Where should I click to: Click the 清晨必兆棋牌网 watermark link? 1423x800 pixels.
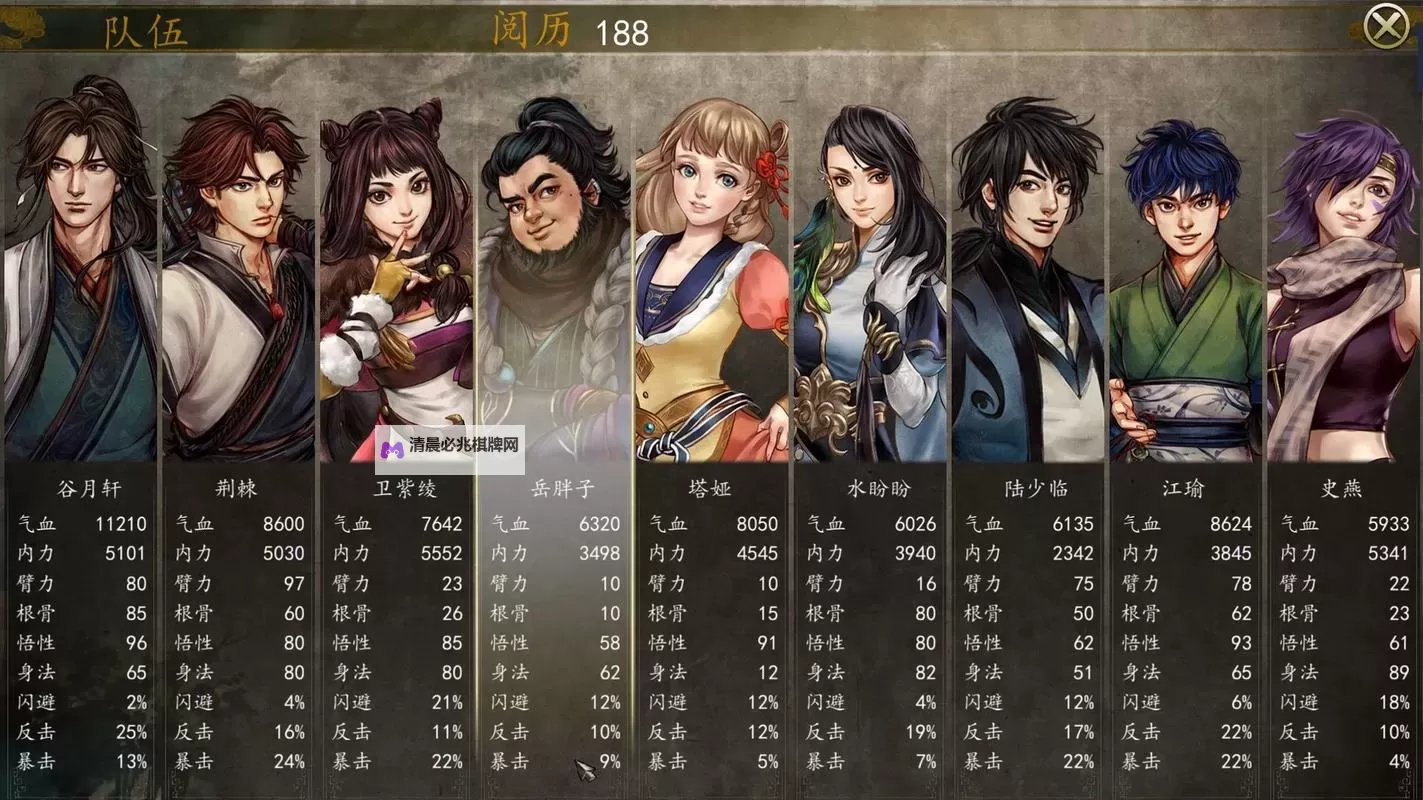(x=451, y=449)
